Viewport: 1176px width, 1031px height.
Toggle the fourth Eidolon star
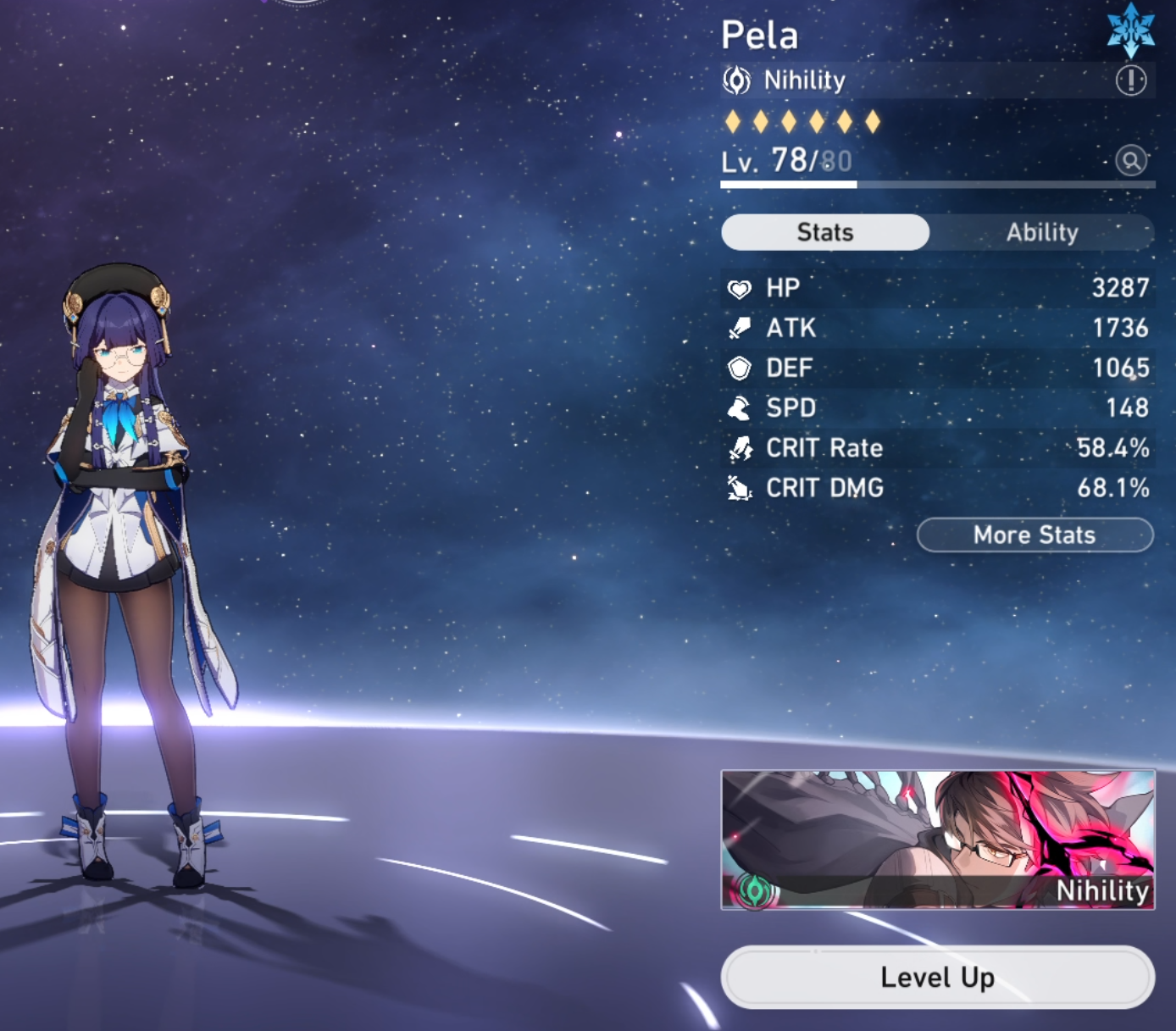(x=817, y=122)
